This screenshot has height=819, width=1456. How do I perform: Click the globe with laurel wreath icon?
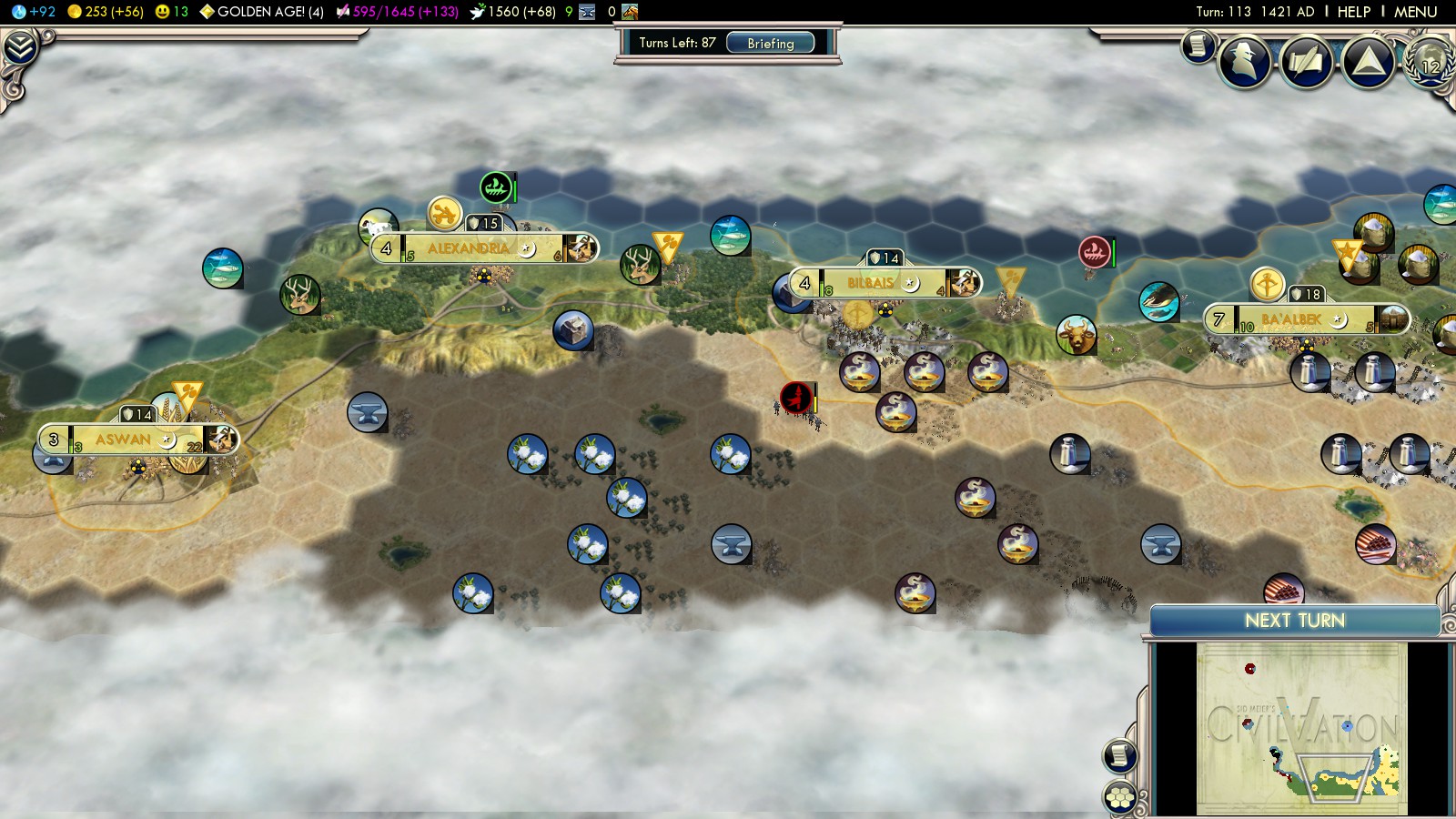(1430, 62)
